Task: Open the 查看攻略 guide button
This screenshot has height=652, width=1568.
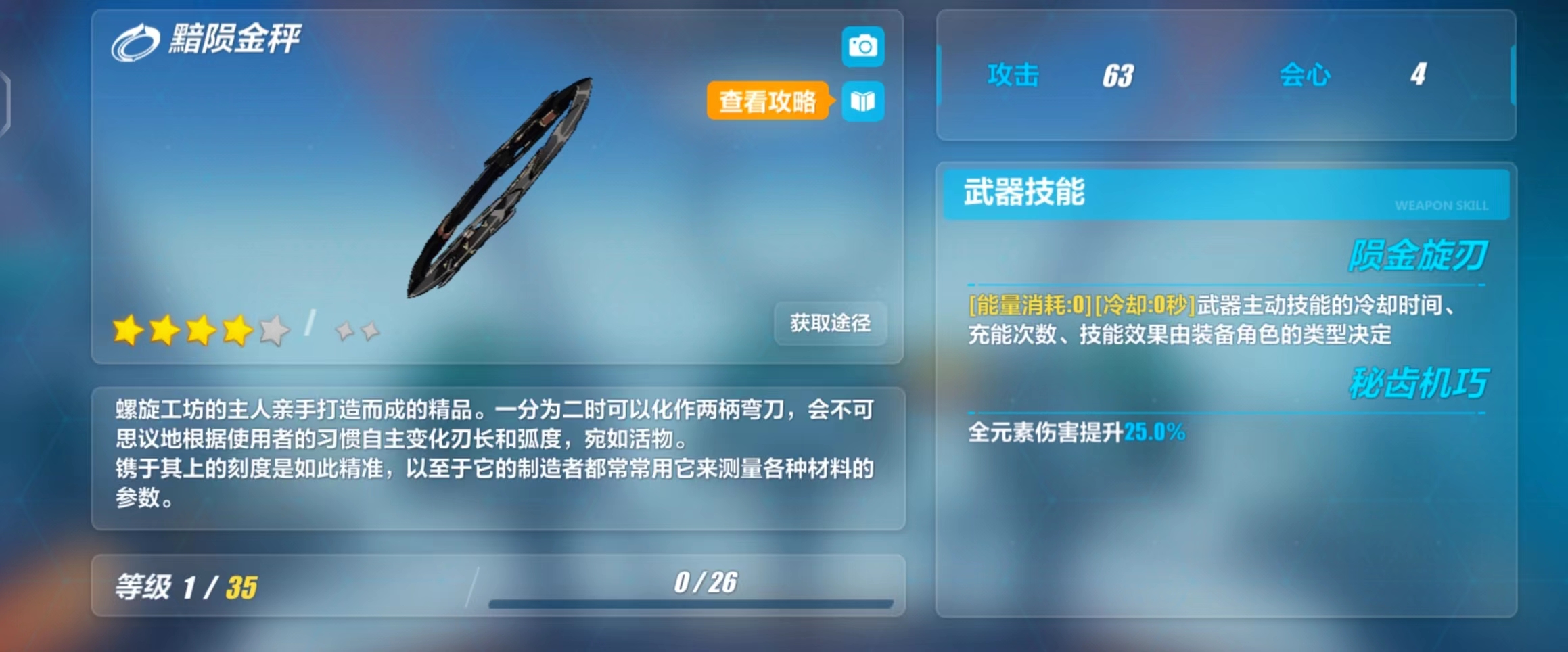Action: 768,101
